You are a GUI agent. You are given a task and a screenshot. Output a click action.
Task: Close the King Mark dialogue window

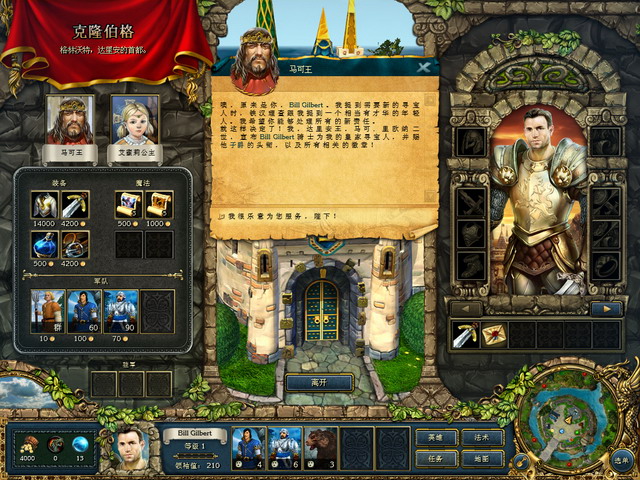click(x=424, y=68)
